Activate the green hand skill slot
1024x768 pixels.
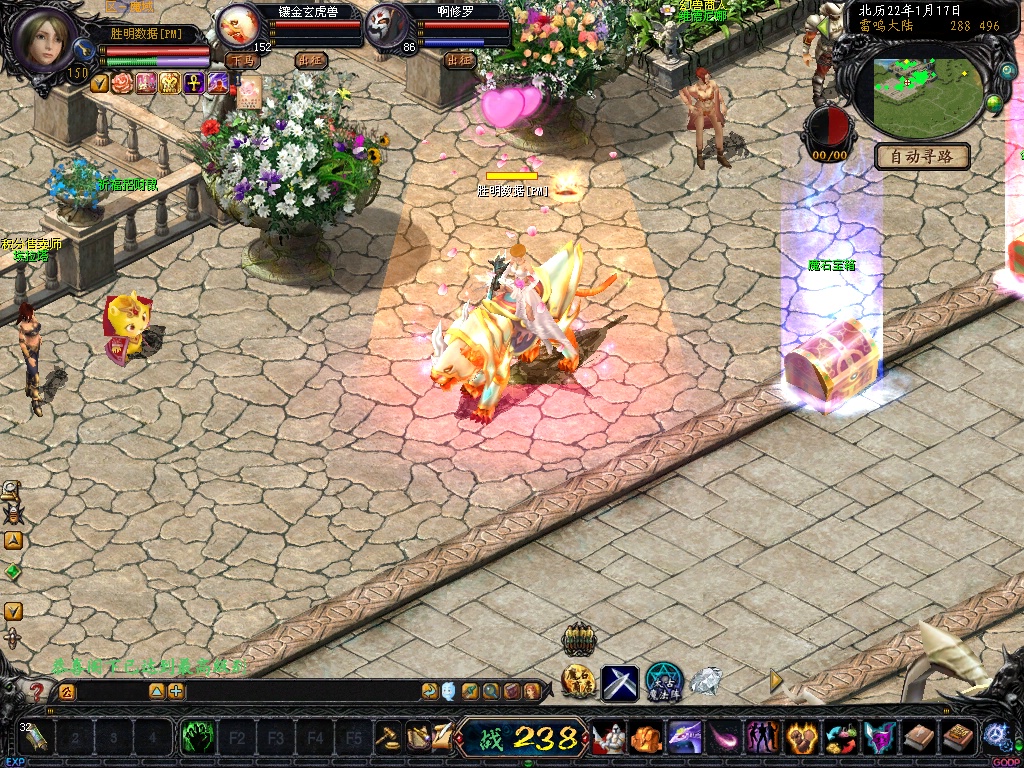click(x=197, y=738)
